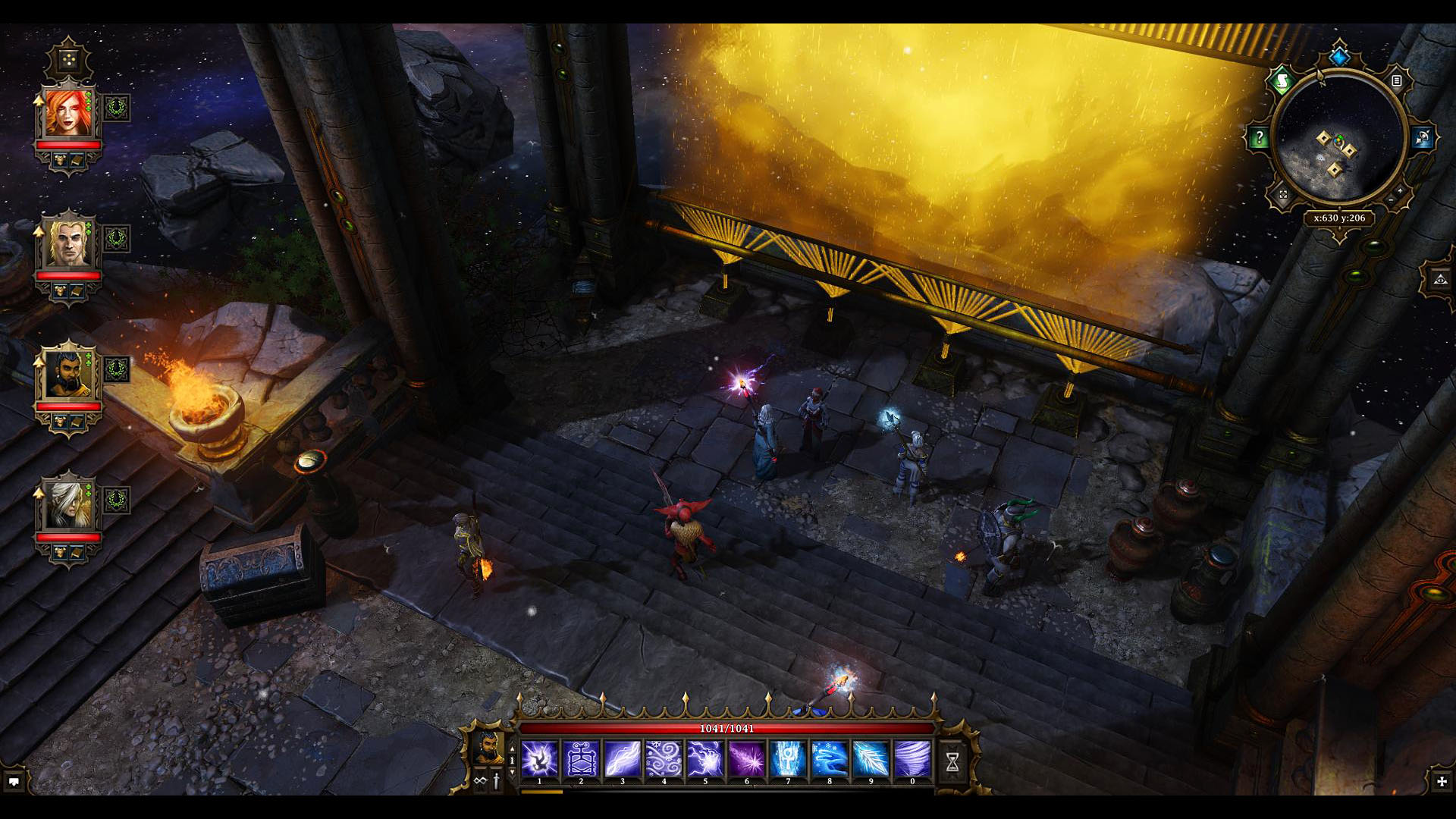Click the down arrow to change hotbar page

(513, 771)
